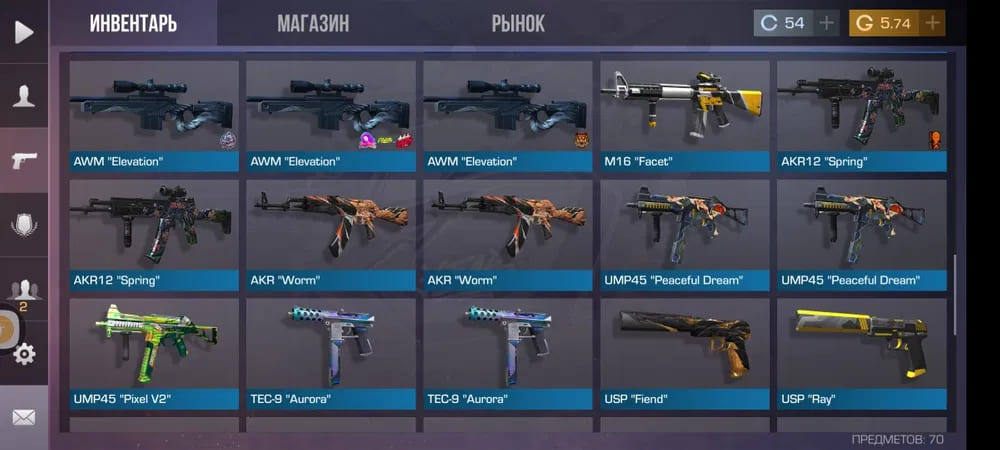Select the M16 "Facet" rifle
The height and width of the screenshot is (450, 1000).
[685, 115]
